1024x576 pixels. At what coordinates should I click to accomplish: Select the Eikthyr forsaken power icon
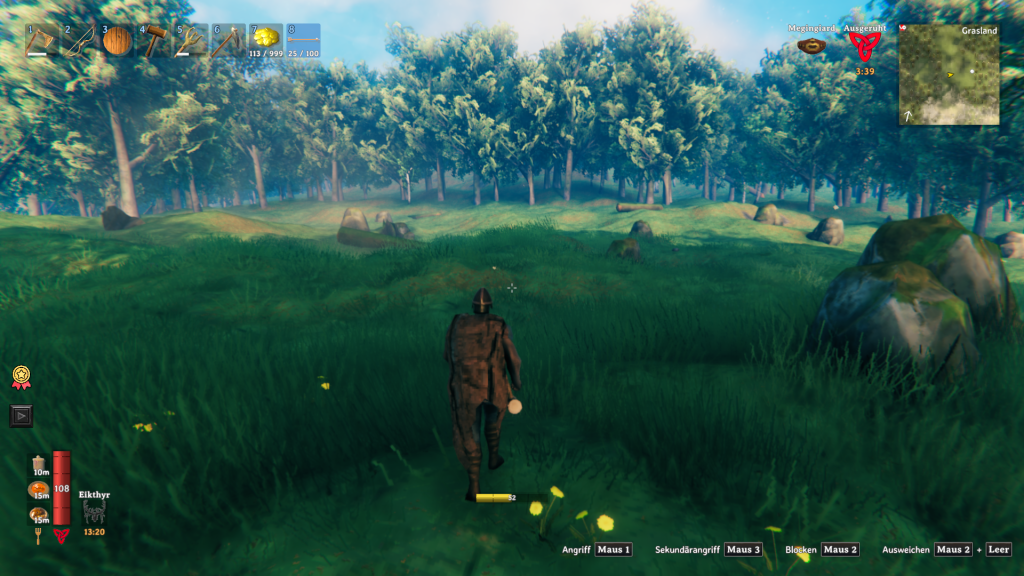94,512
